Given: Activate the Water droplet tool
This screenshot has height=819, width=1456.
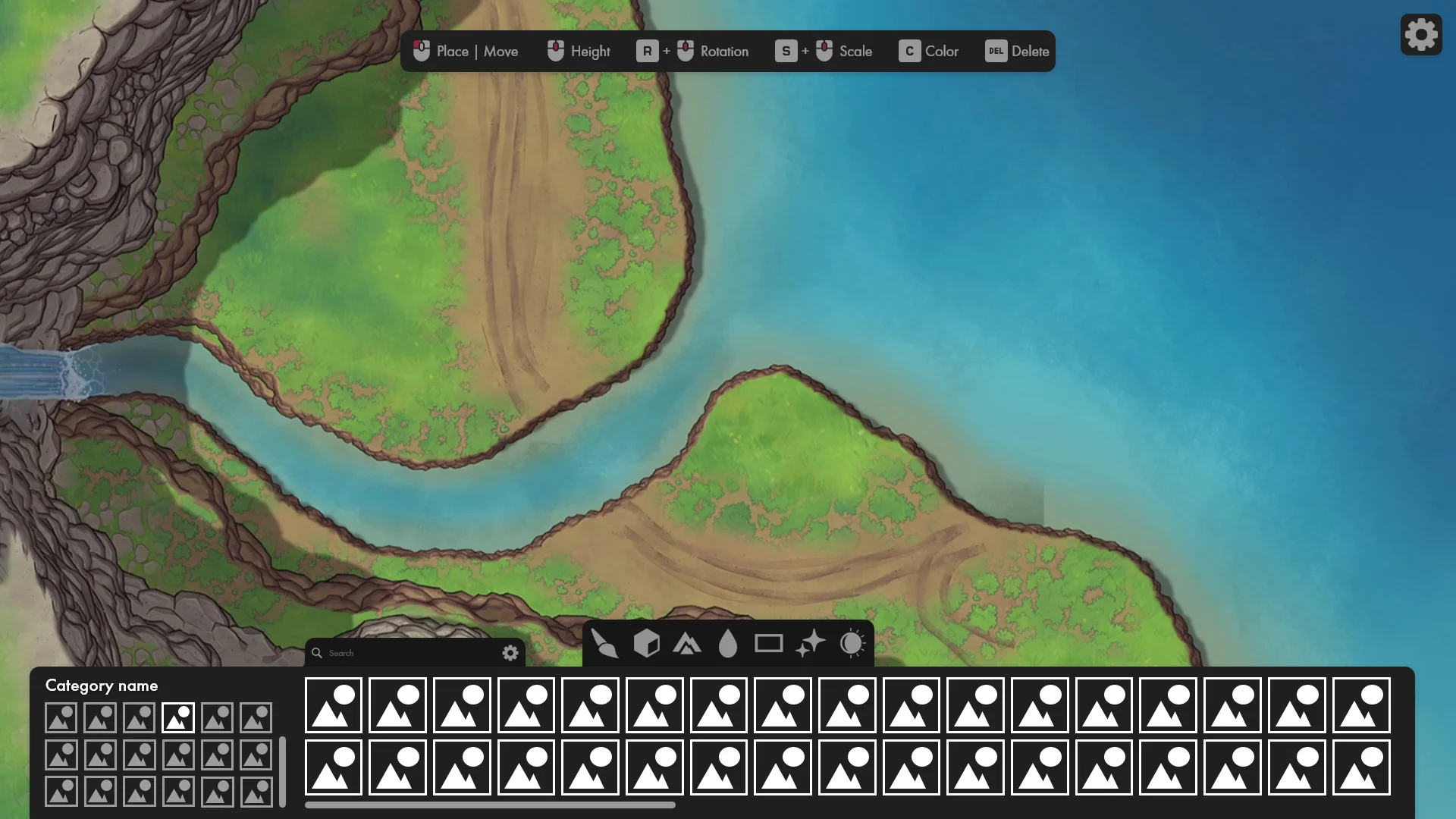Looking at the screenshot, I should pyautogui.click(x=729, y=644).
